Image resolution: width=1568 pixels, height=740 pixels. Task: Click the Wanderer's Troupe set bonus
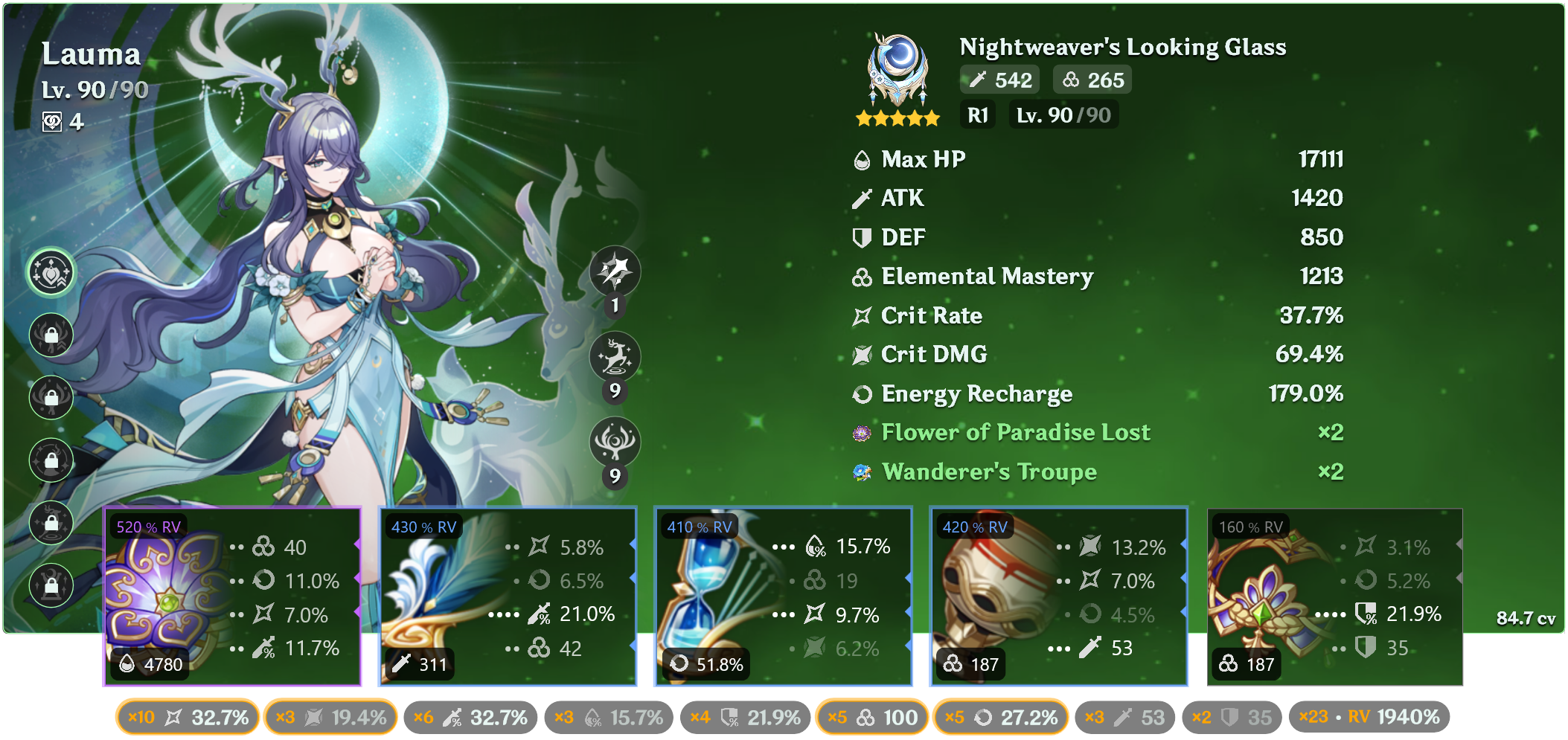[x=988, y=472]
